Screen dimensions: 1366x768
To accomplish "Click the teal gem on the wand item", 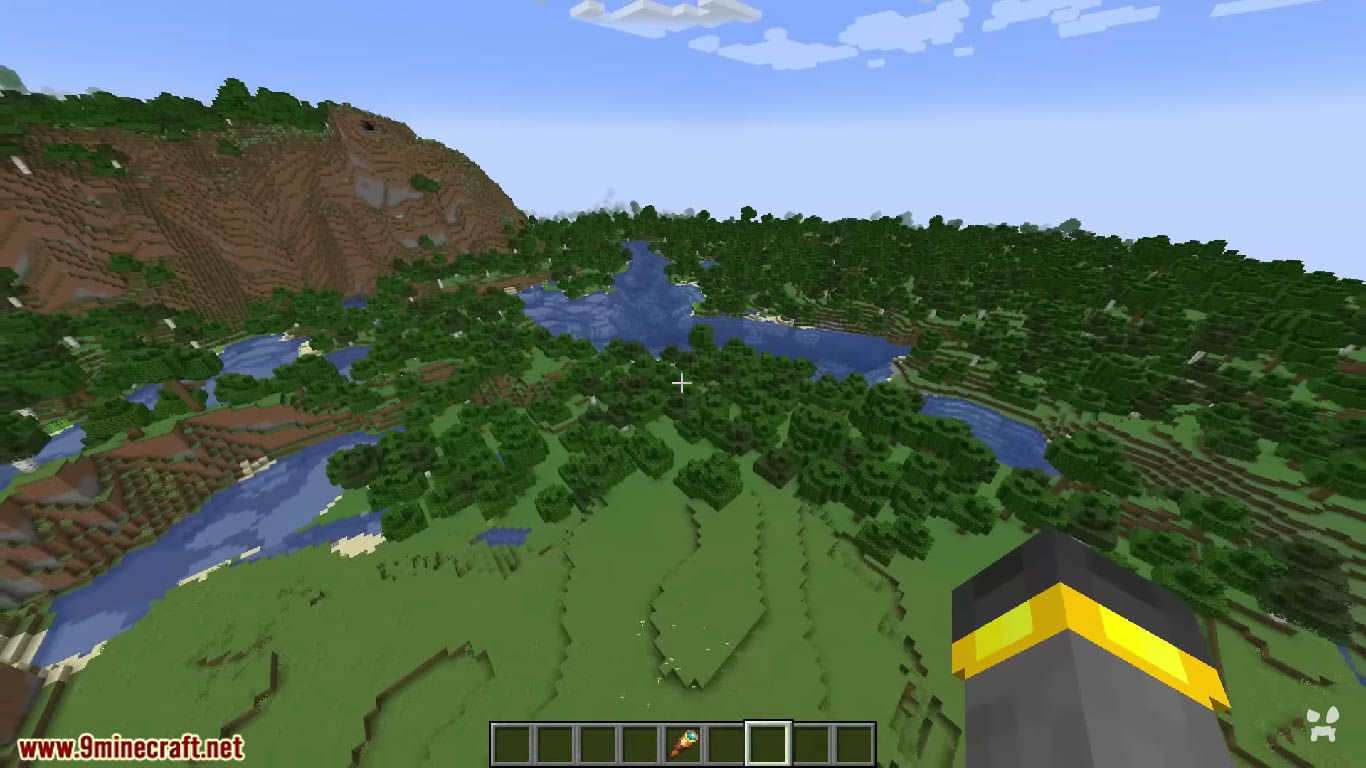I will point(693,736).
